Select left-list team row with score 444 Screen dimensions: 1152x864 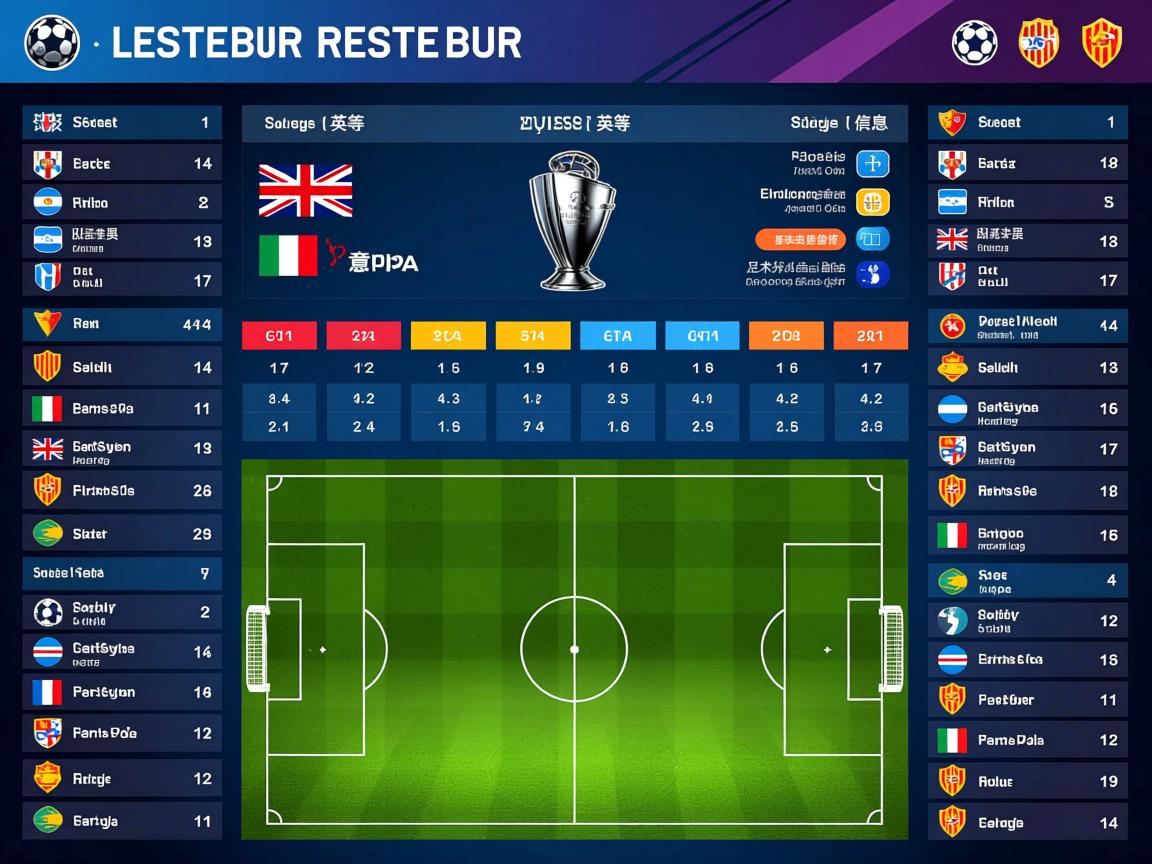coord(122,324)
